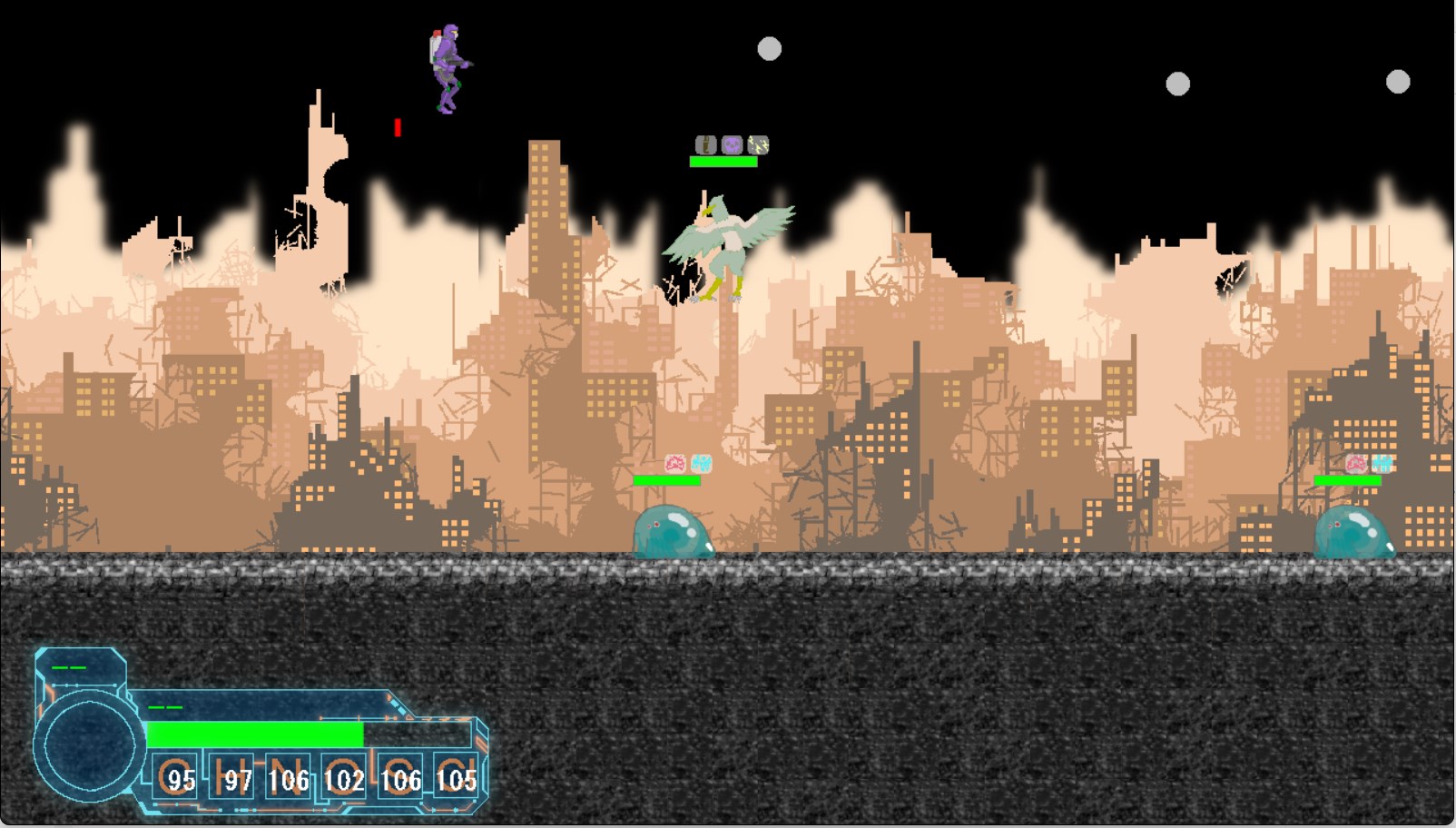
Task: Pick the oxygen (O) element slot
Action: tap(344, 778)
